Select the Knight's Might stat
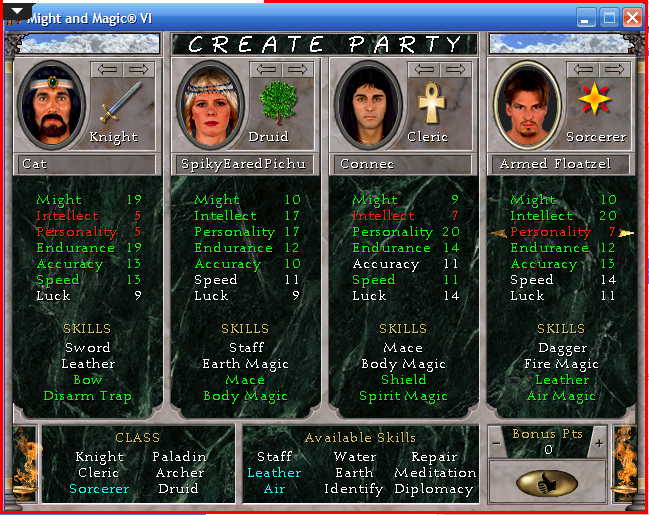The width and height of the screenshot is (649, 515). point(59,200)
